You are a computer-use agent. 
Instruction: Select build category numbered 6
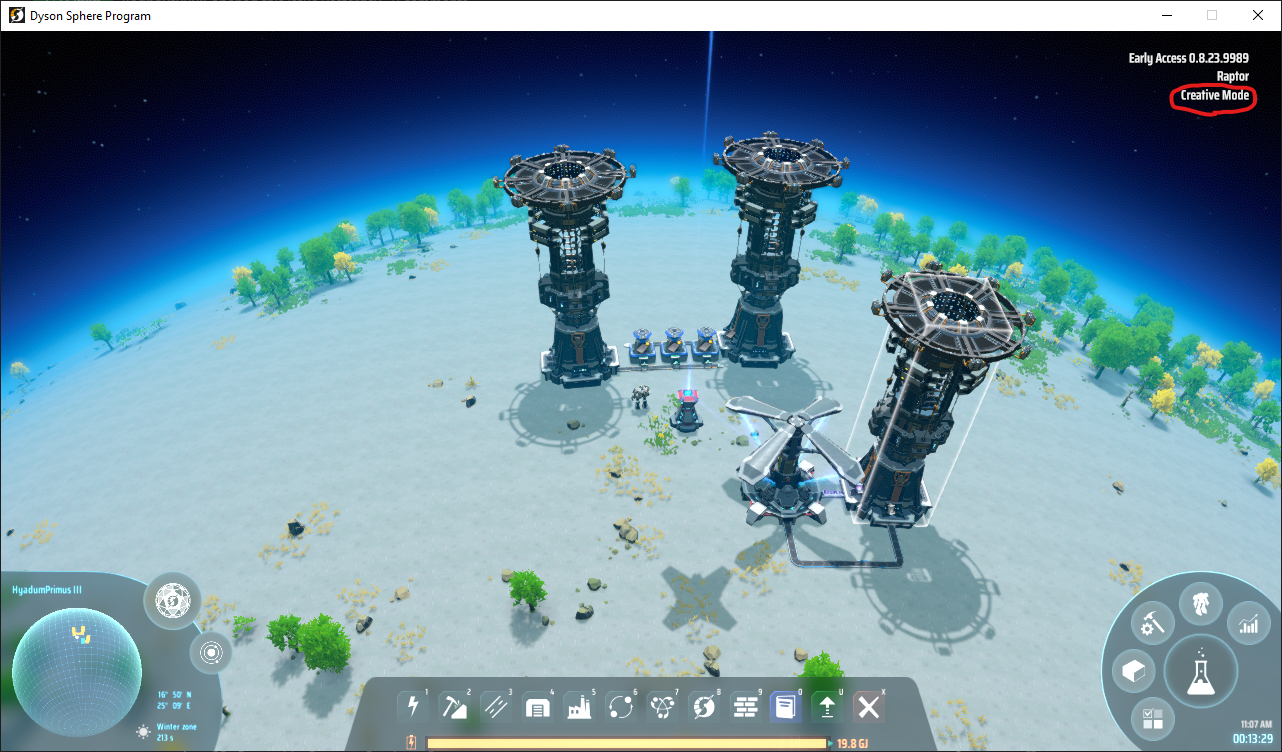pyautogui.click(x=620, y=706)
